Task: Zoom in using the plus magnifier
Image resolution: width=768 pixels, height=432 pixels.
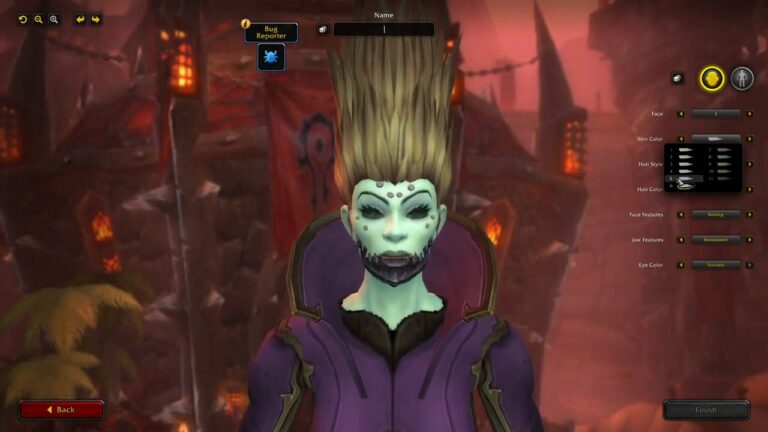Action: click(x=54, y=19)
